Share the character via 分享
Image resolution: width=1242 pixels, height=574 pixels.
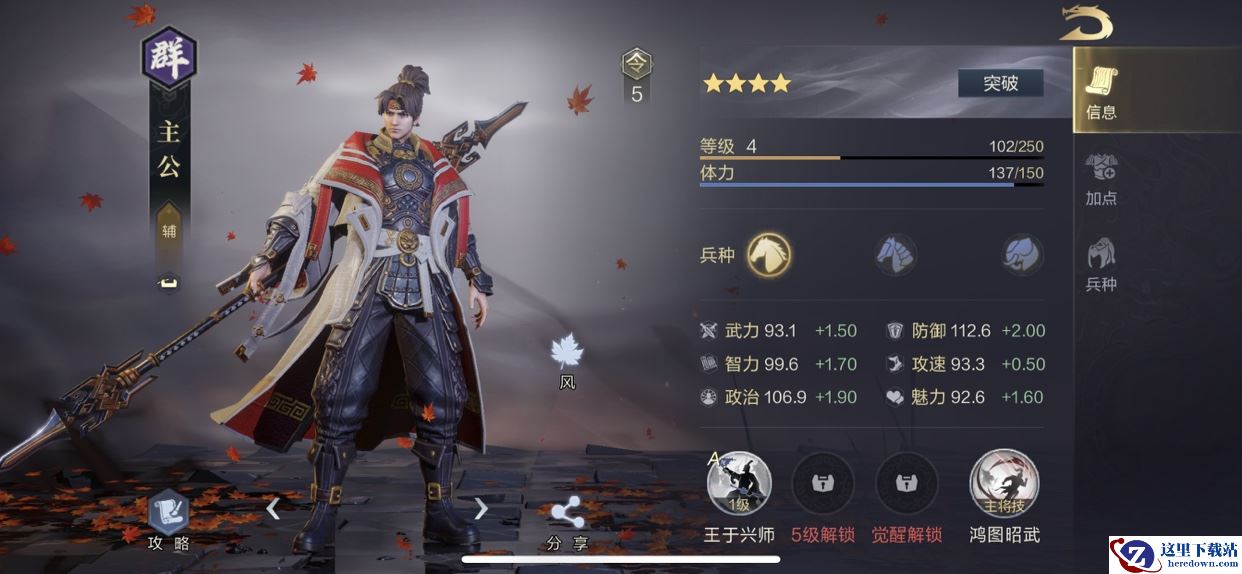pyautogui.click(x=567, y=520)
